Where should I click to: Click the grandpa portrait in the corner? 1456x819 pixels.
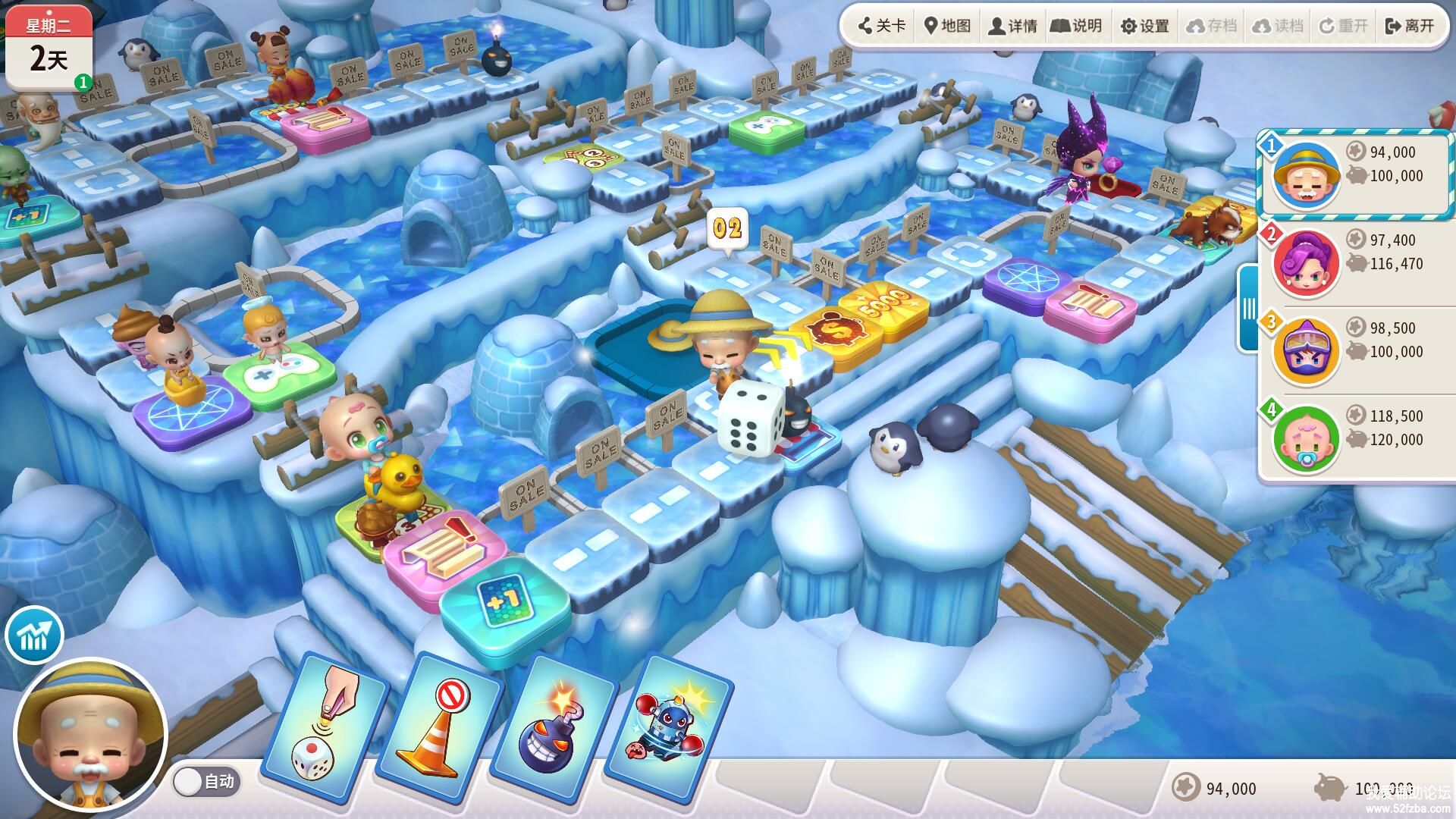click(91, 736)
